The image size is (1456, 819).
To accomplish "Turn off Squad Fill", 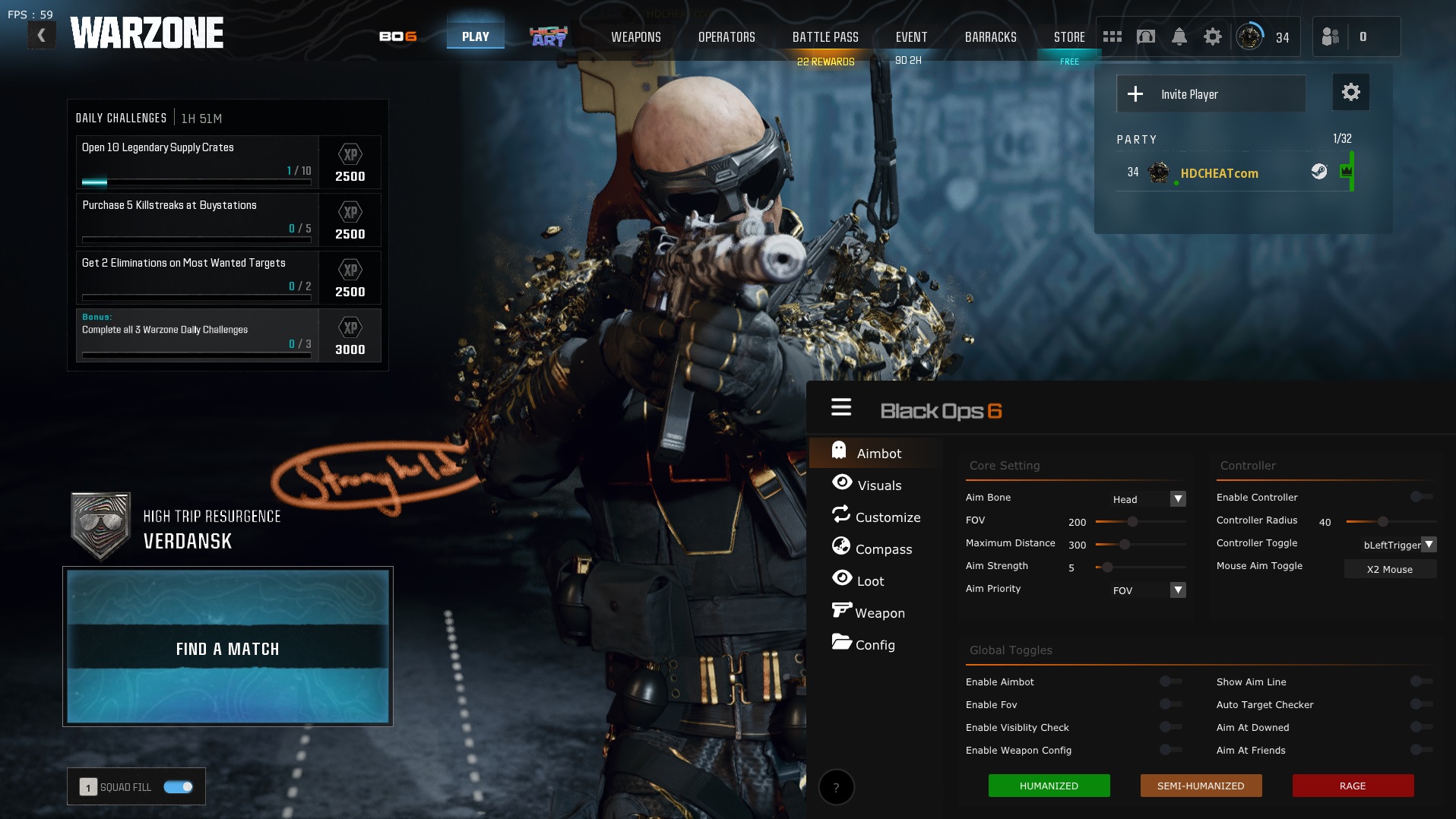I will click(179, 787).
